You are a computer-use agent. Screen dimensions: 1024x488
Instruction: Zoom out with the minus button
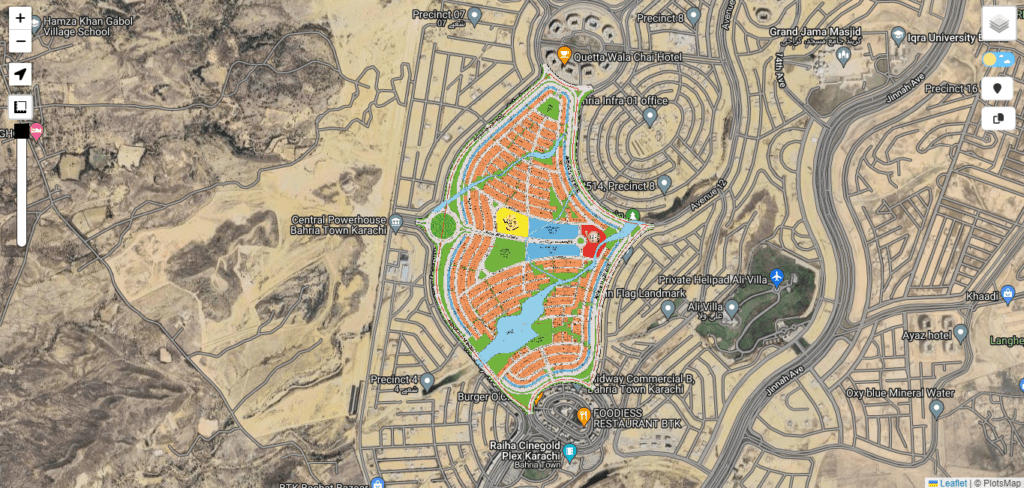(20, 42)
